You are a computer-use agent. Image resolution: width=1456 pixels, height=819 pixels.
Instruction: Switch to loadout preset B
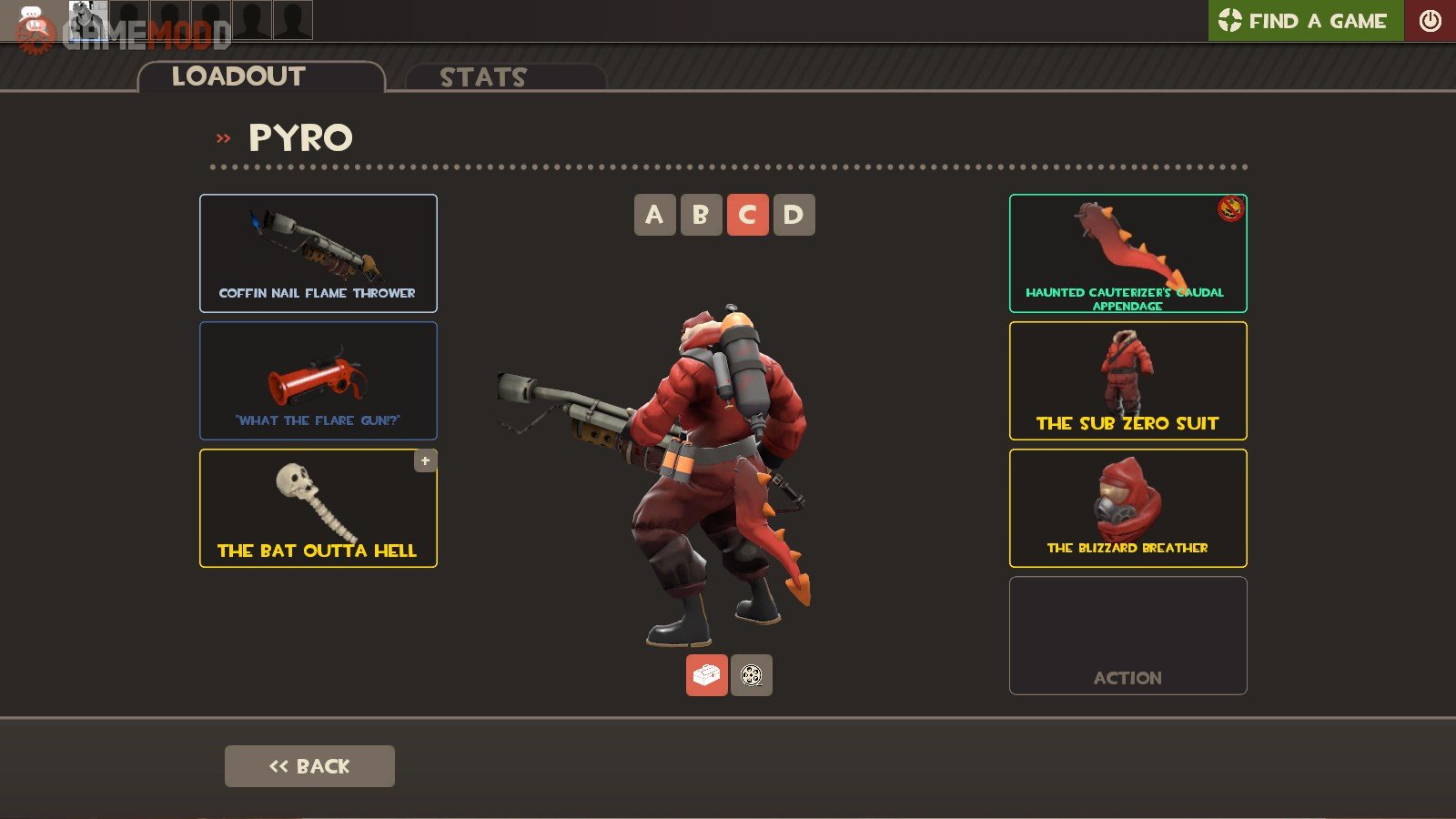click(x=701, y=215)
